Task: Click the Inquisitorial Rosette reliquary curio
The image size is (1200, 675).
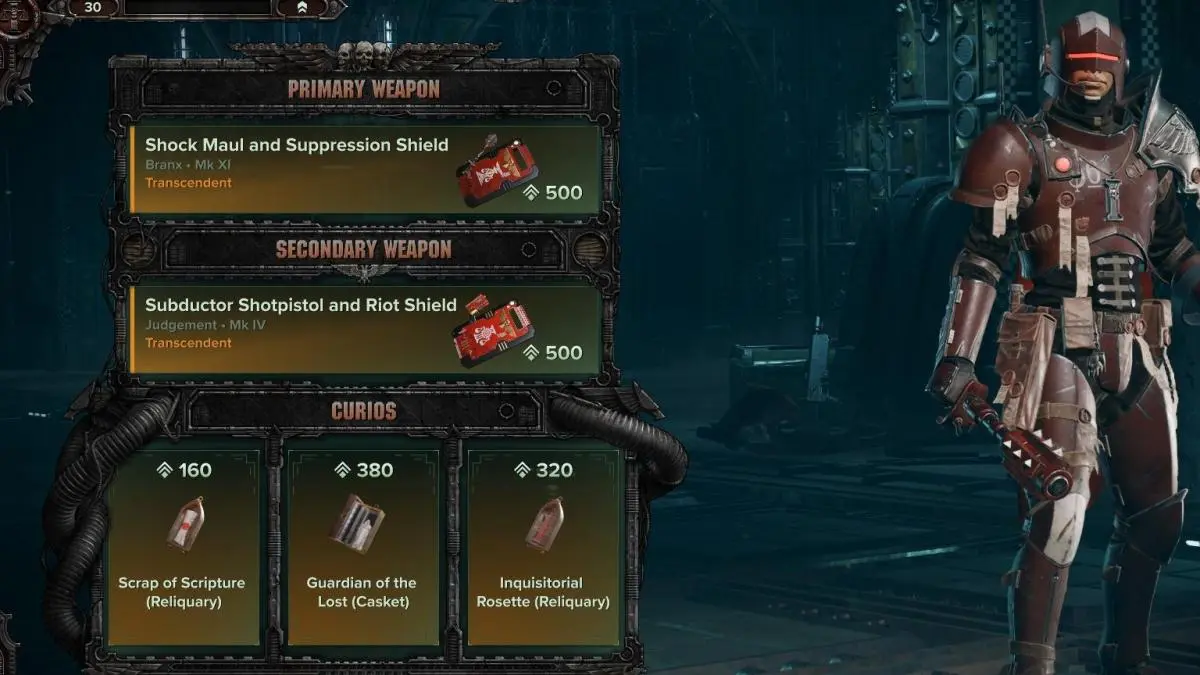Action: click(543, 546)
